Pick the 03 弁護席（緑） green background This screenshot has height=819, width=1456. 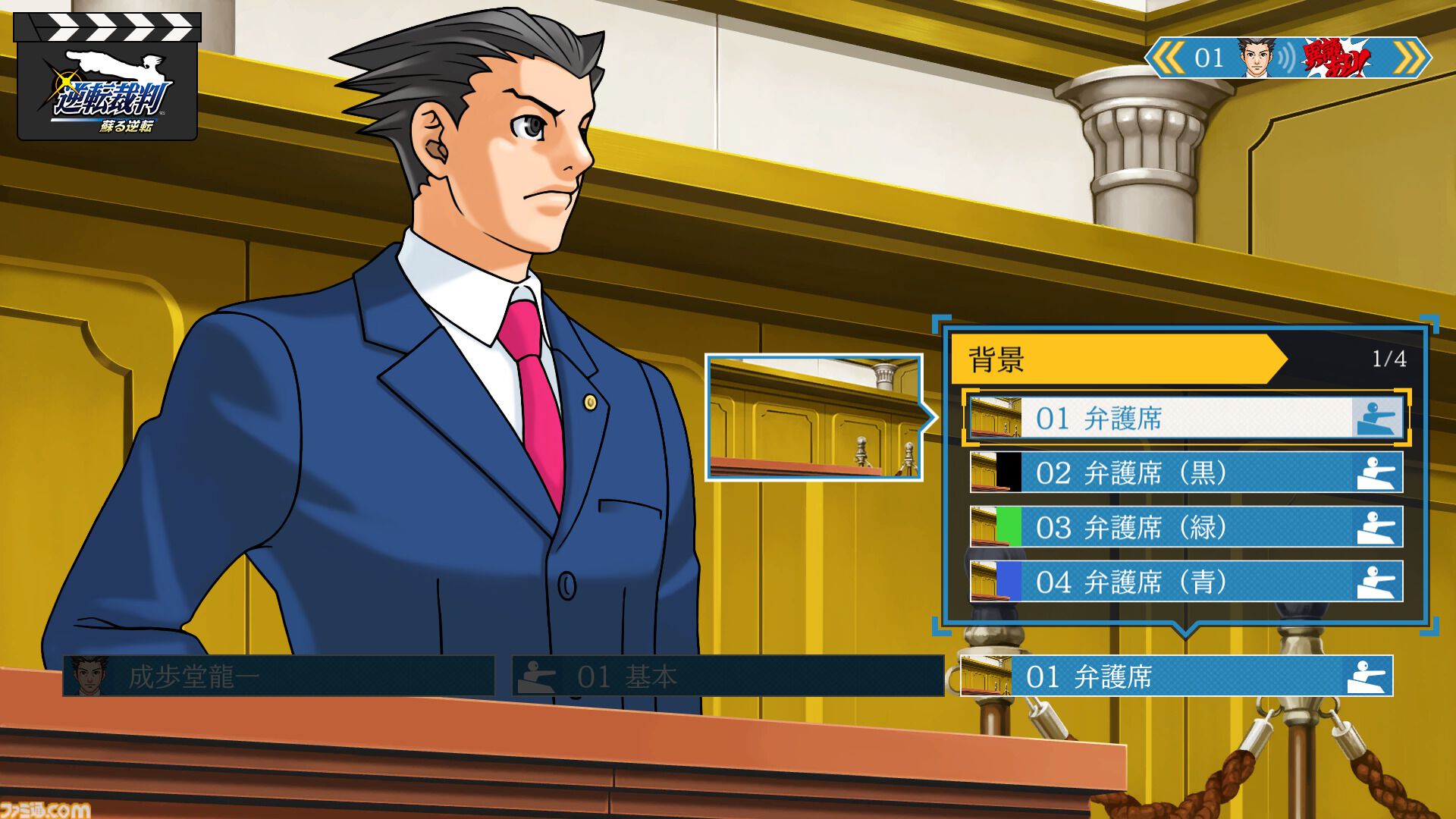pyautogui.click(x=1186, y=528)
